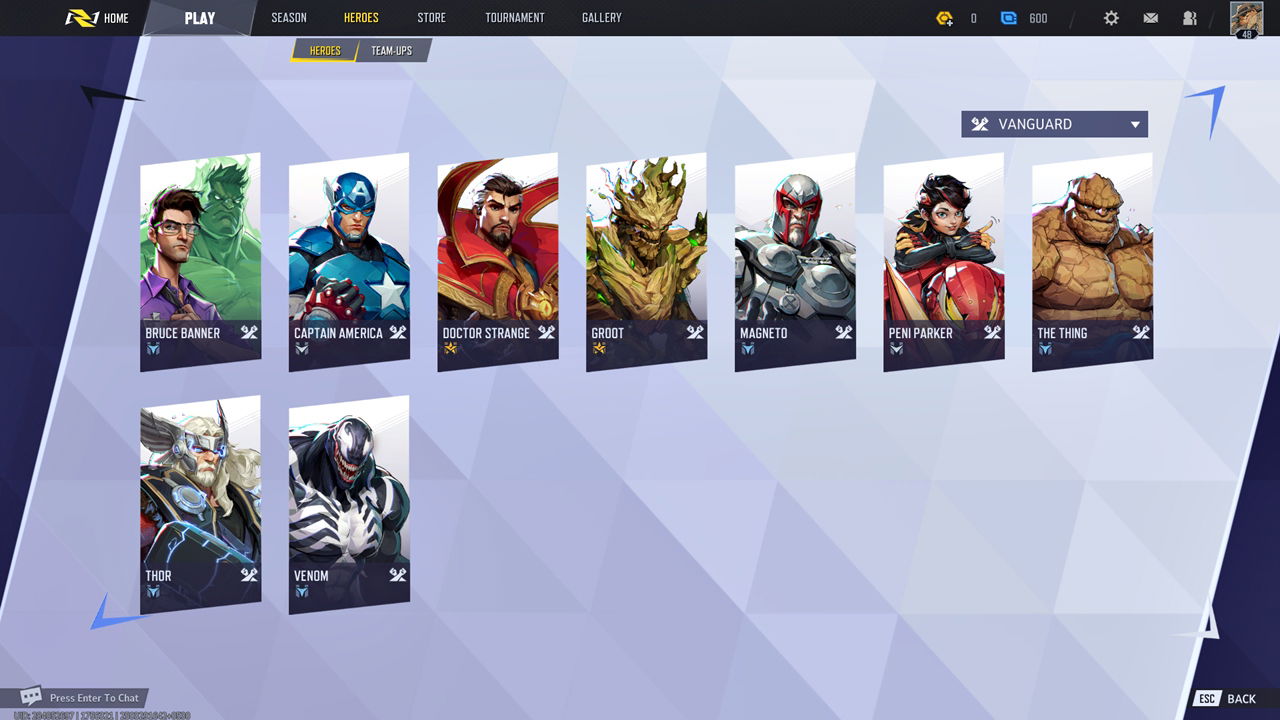The width and height of the screenshot is (1280, 720).
Task: Open the STORE menu item
Action: point(431,17)
